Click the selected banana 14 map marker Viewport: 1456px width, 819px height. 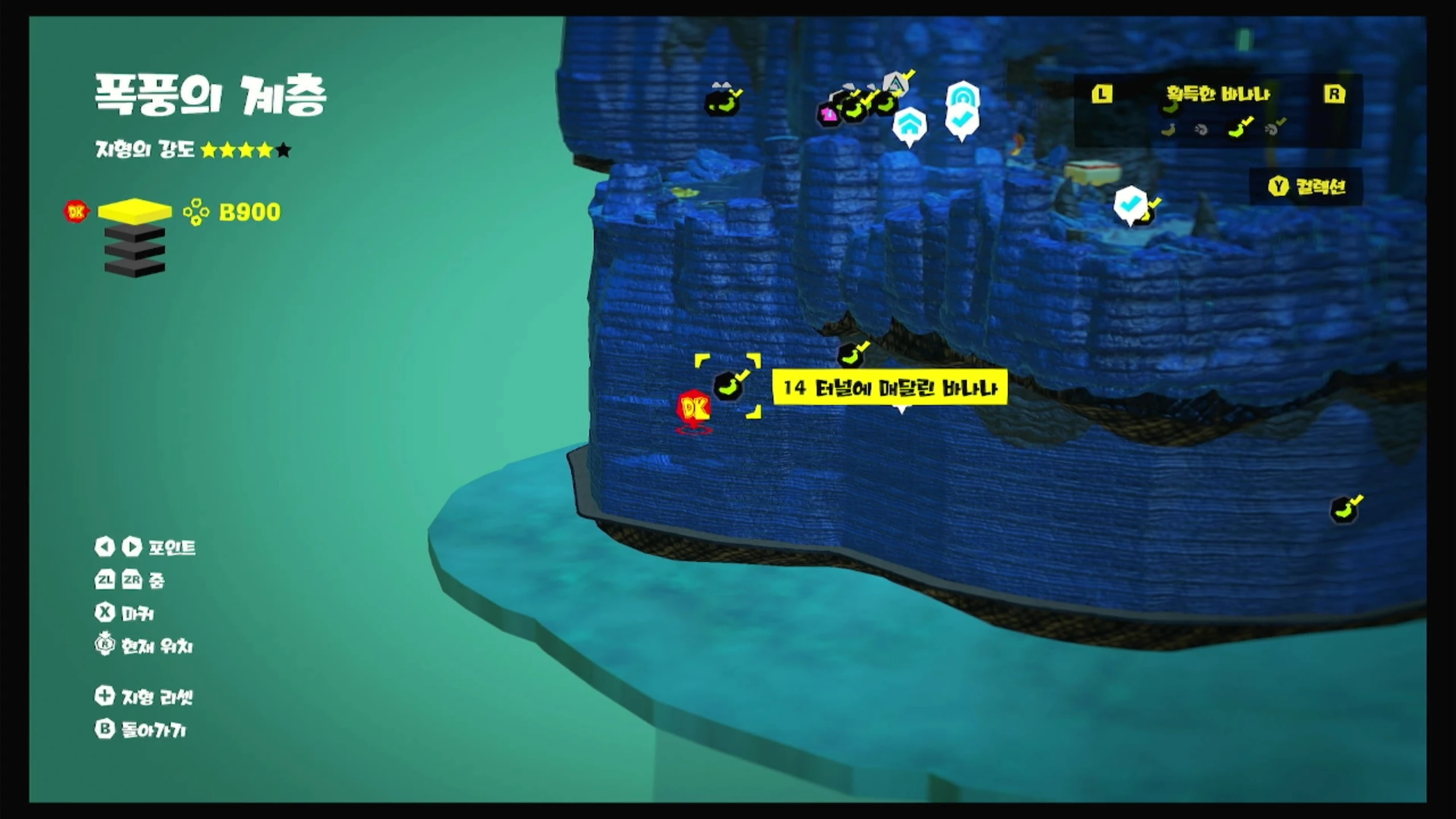tap(728, 387)
